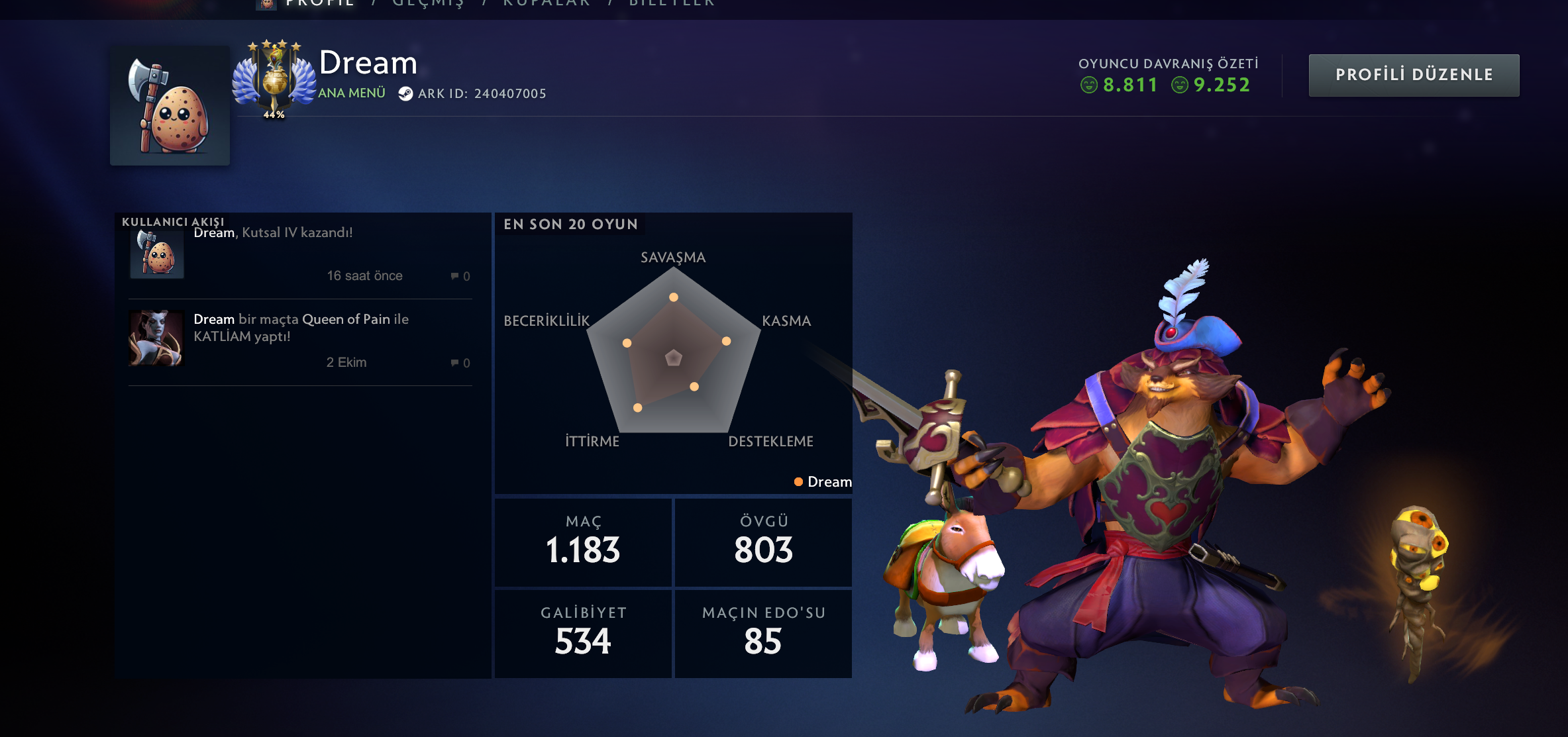1568x737 pixels.
Task: Show the BİLETLER tab
Action: point(672,3)
